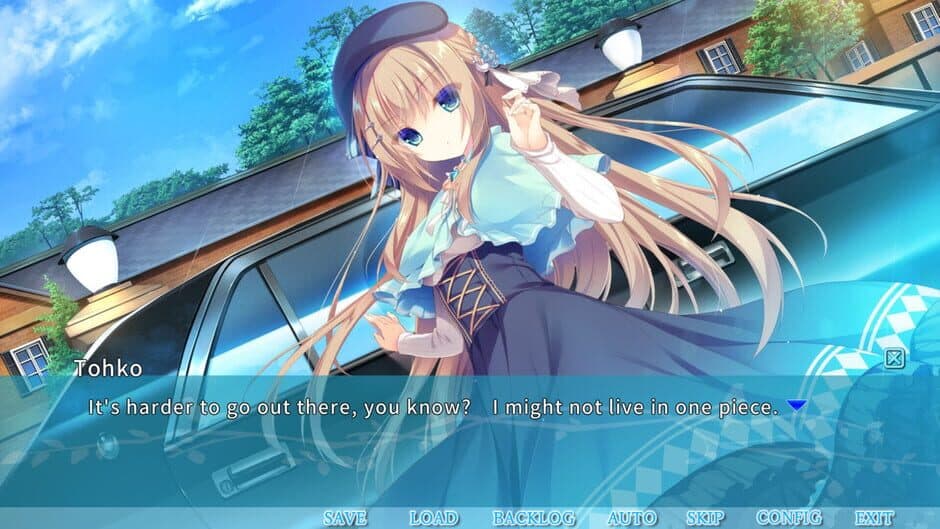
Task: Open the SAVE menu
Action: (x=345, y=518)
